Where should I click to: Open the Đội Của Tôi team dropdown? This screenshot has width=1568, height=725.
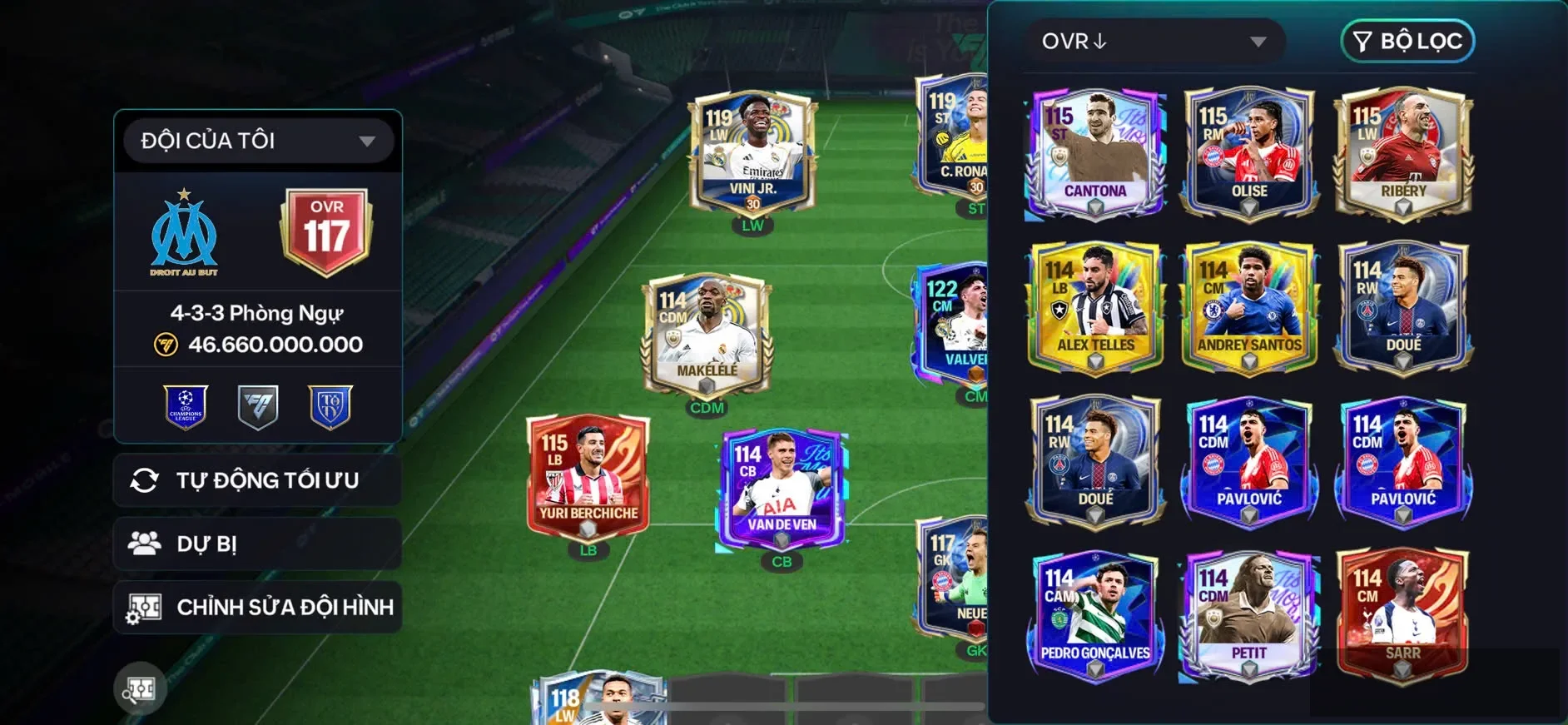coord(257,141)
